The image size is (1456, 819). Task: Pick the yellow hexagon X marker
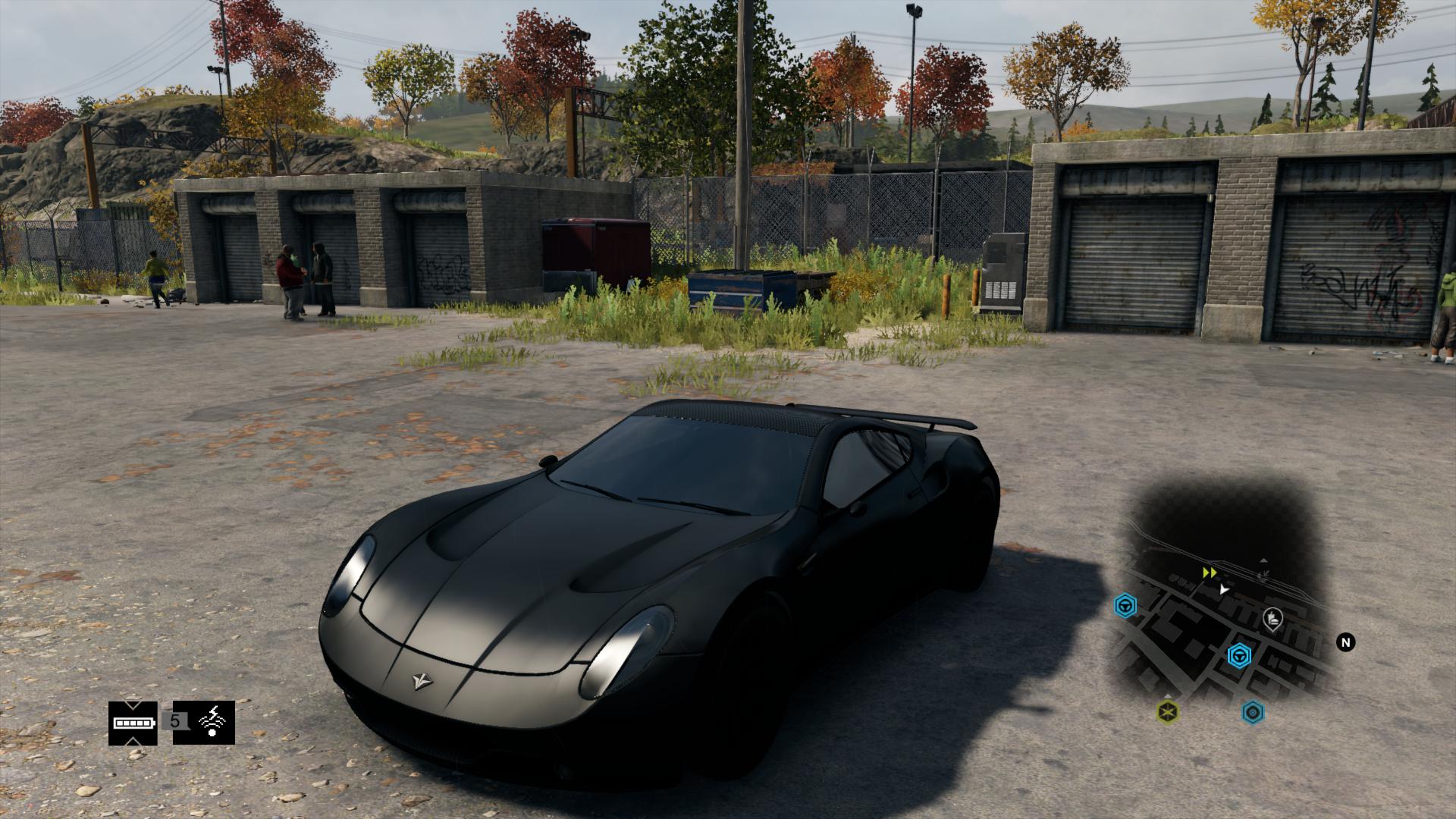[1168, 711]
